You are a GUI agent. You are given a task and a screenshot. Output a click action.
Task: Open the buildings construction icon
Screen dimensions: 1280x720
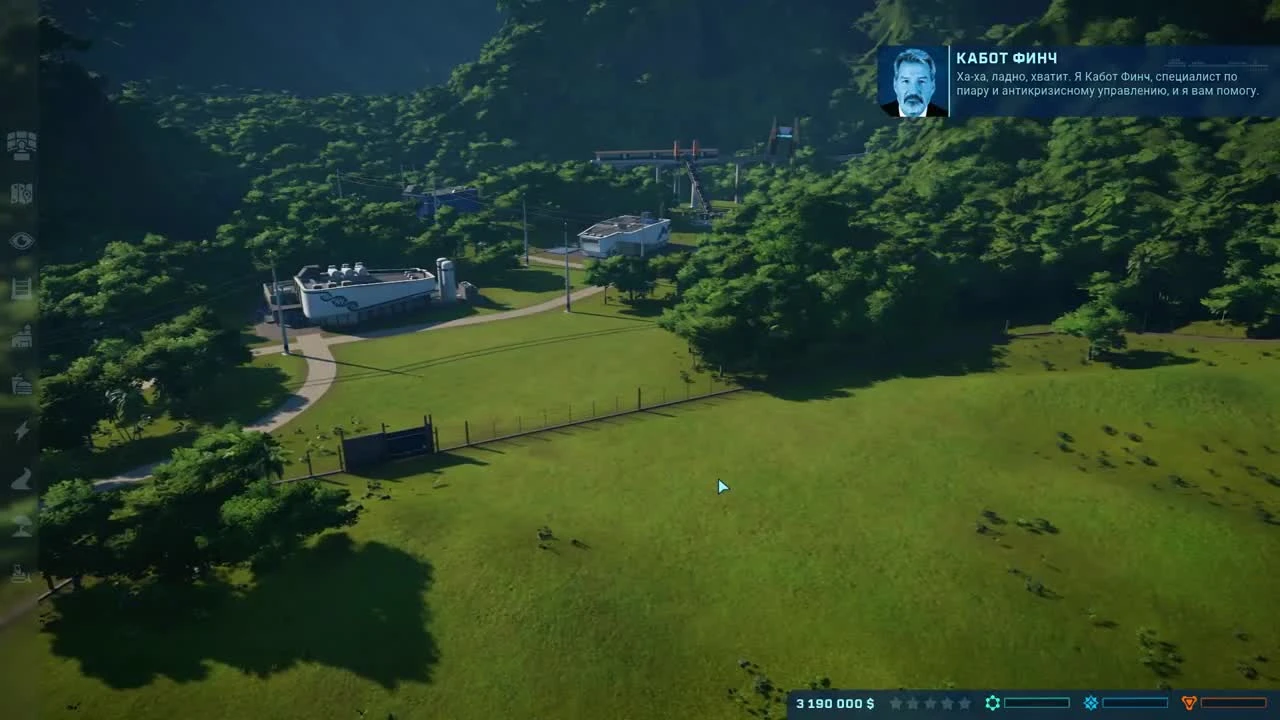pyautogui.click(x=20, y=340)
